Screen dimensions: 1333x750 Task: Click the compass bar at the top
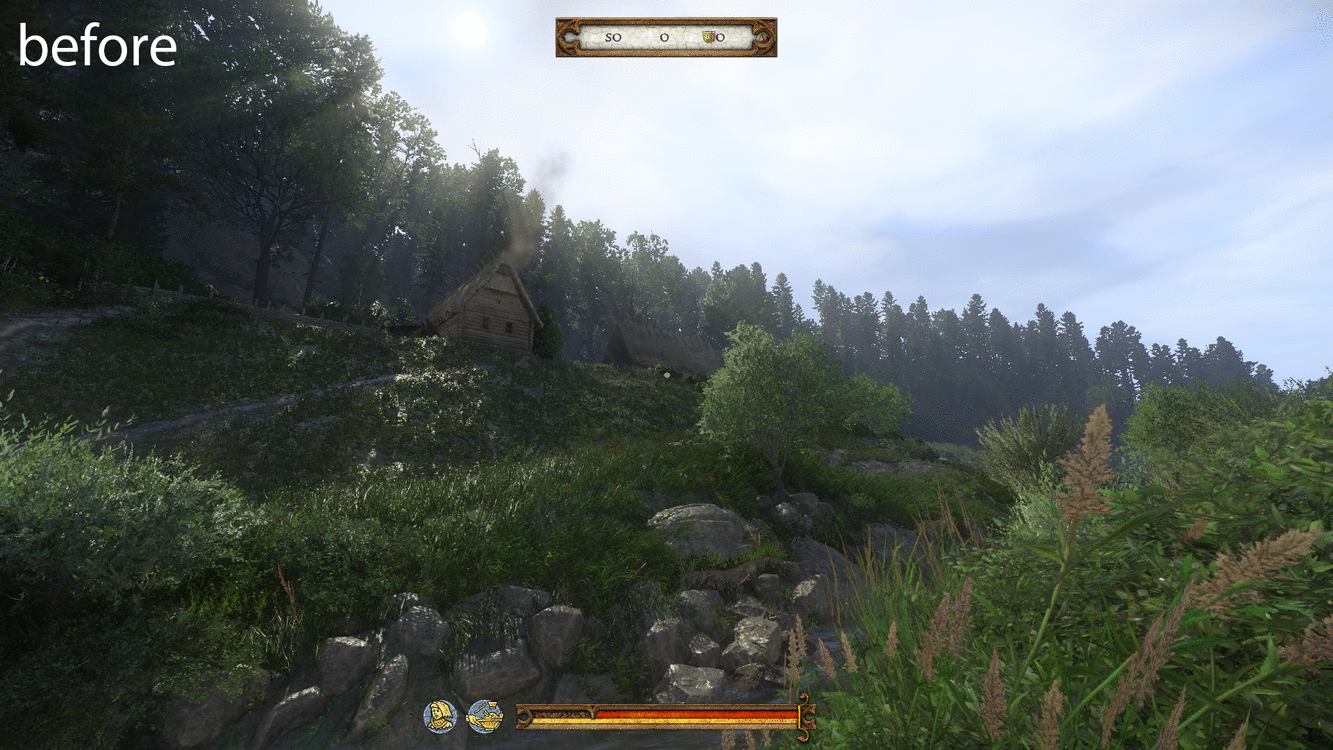pos(666,37)
